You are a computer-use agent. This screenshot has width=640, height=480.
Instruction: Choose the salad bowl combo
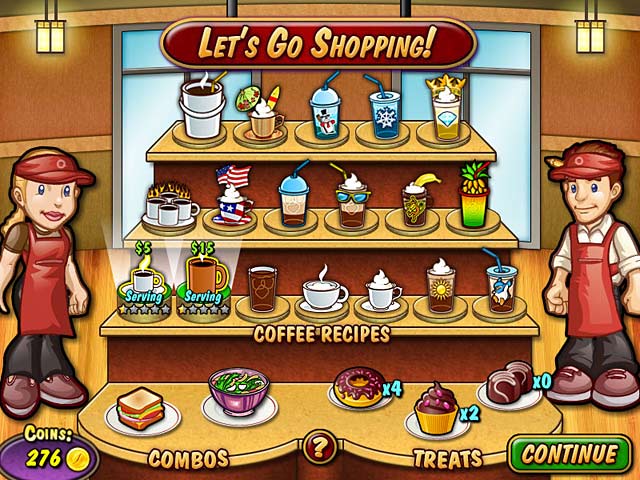tap(238, 391)
